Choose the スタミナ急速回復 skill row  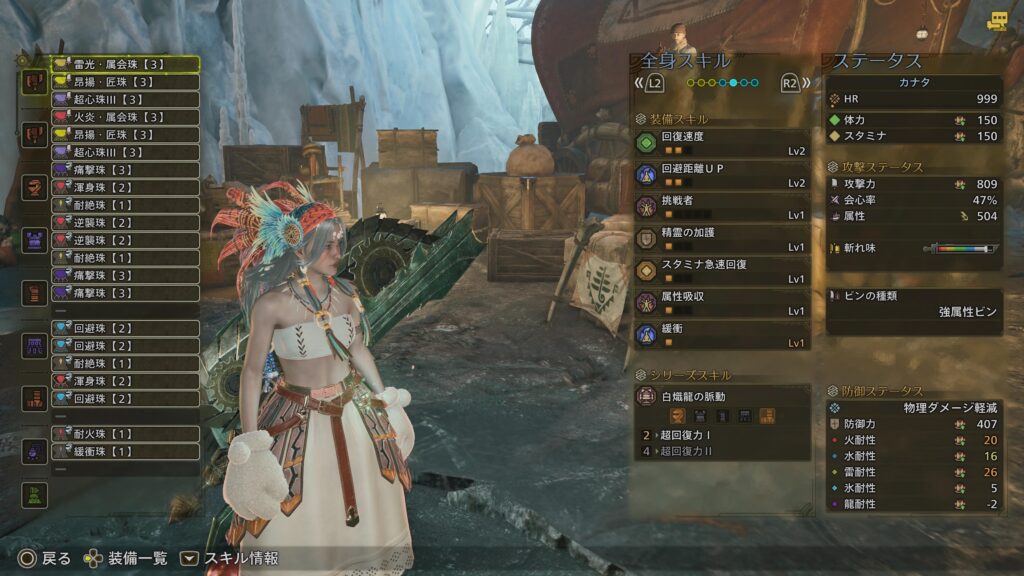[x=721, y=270]
